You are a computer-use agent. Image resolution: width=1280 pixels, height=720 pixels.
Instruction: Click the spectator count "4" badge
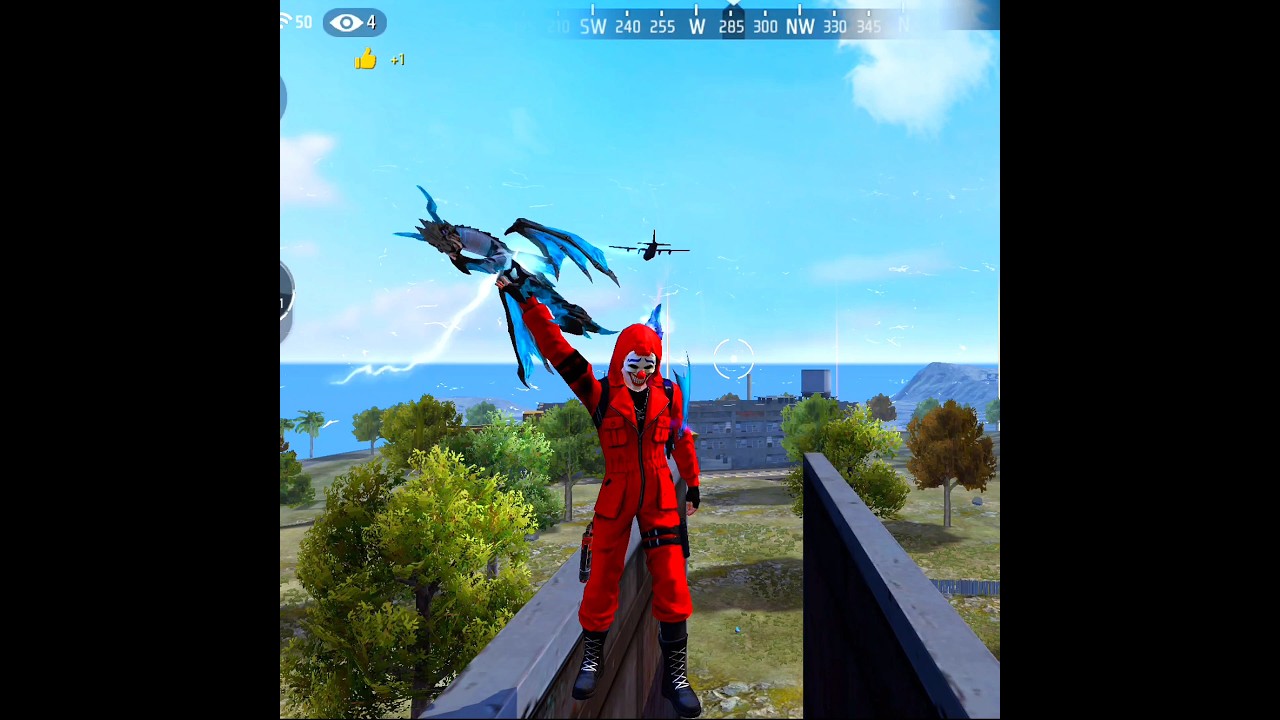click(372, 22)
